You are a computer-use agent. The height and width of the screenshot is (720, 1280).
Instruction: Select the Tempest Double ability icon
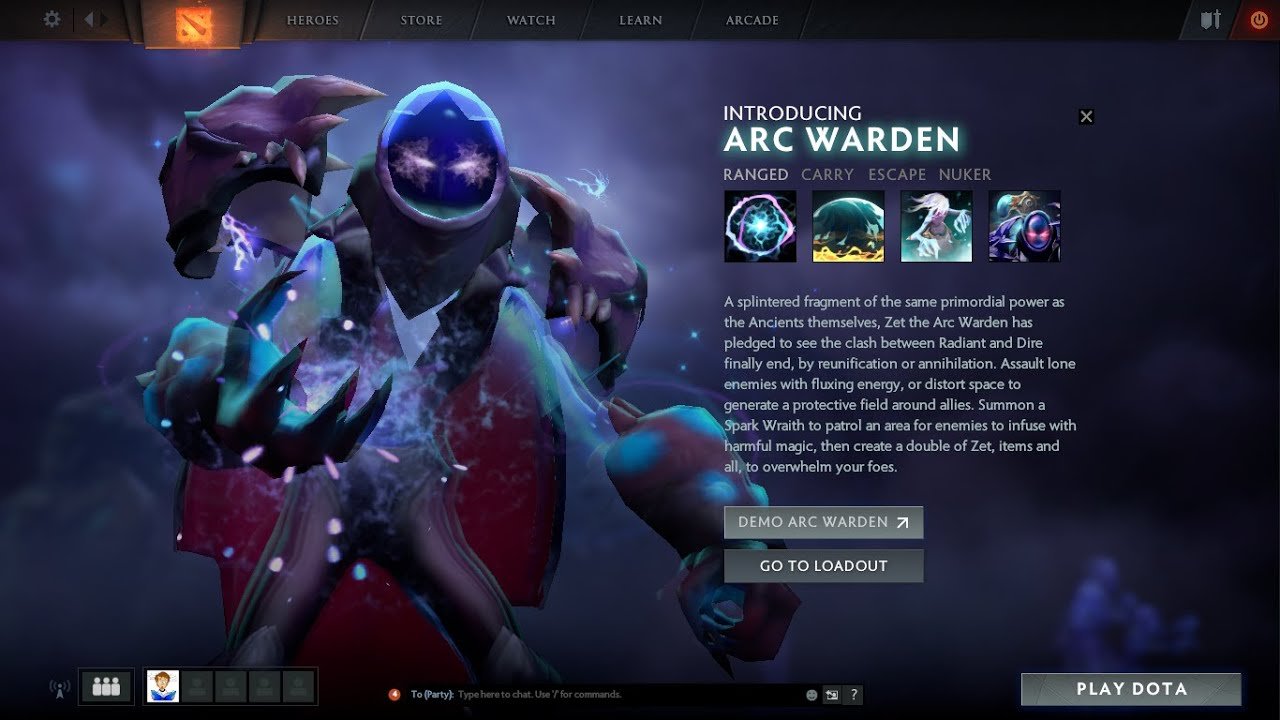(1024, 226)
